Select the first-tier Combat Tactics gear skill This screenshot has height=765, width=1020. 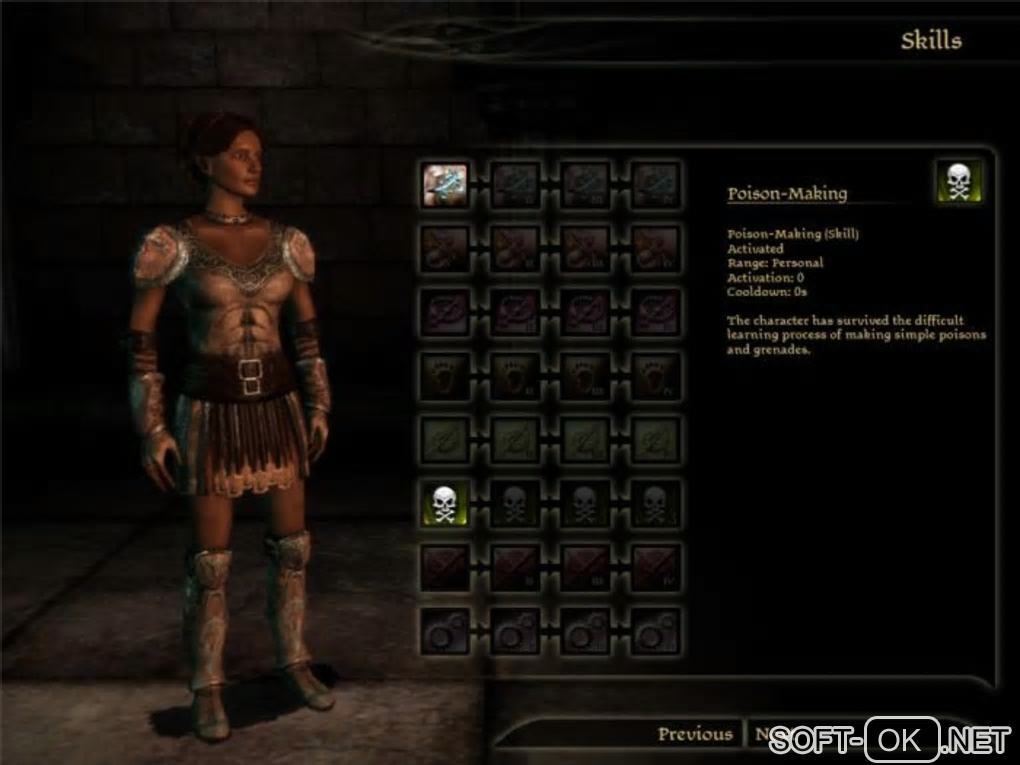[x=445, y=630]
